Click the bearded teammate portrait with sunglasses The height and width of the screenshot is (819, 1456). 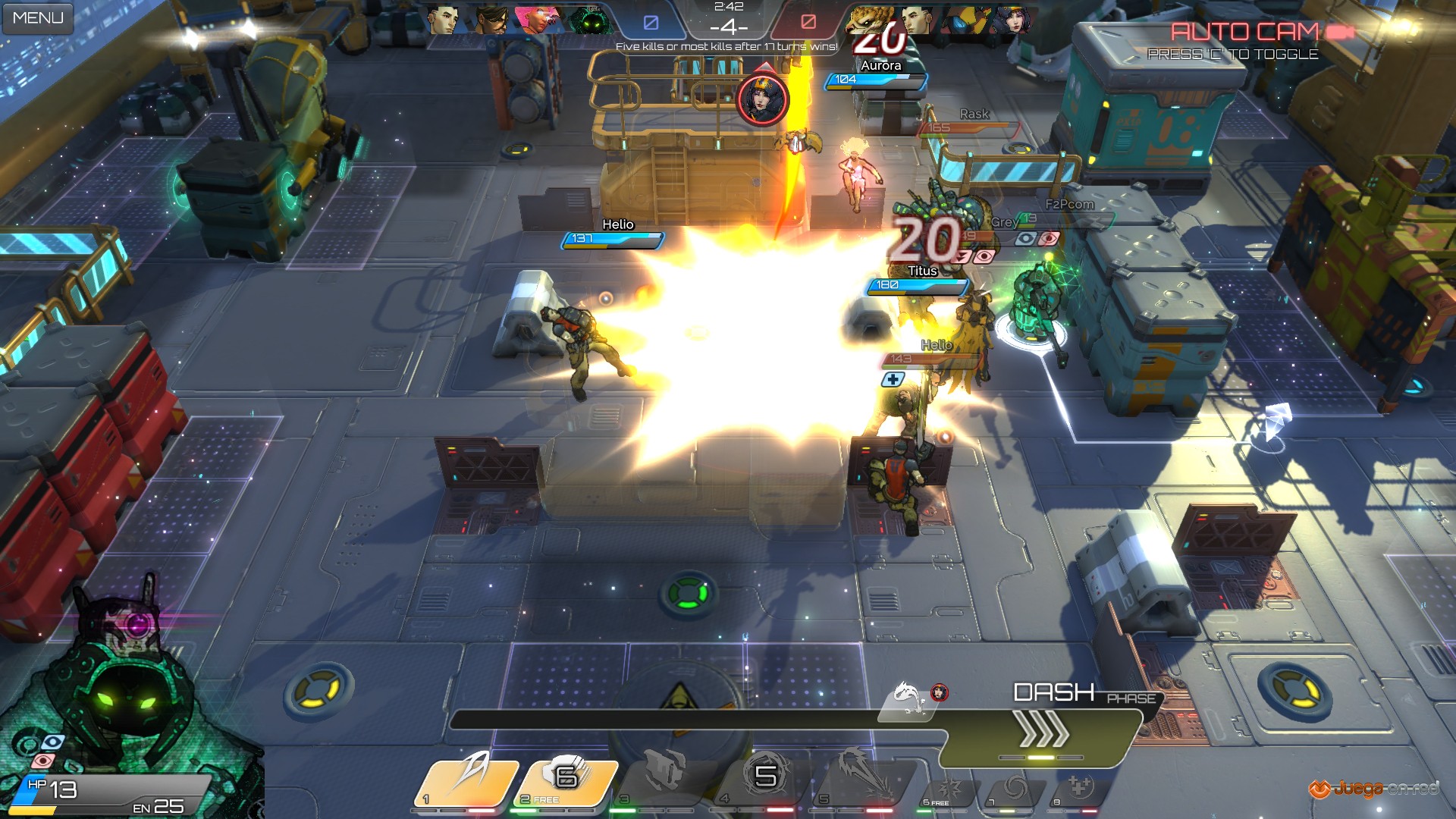[x=491, y=20]
